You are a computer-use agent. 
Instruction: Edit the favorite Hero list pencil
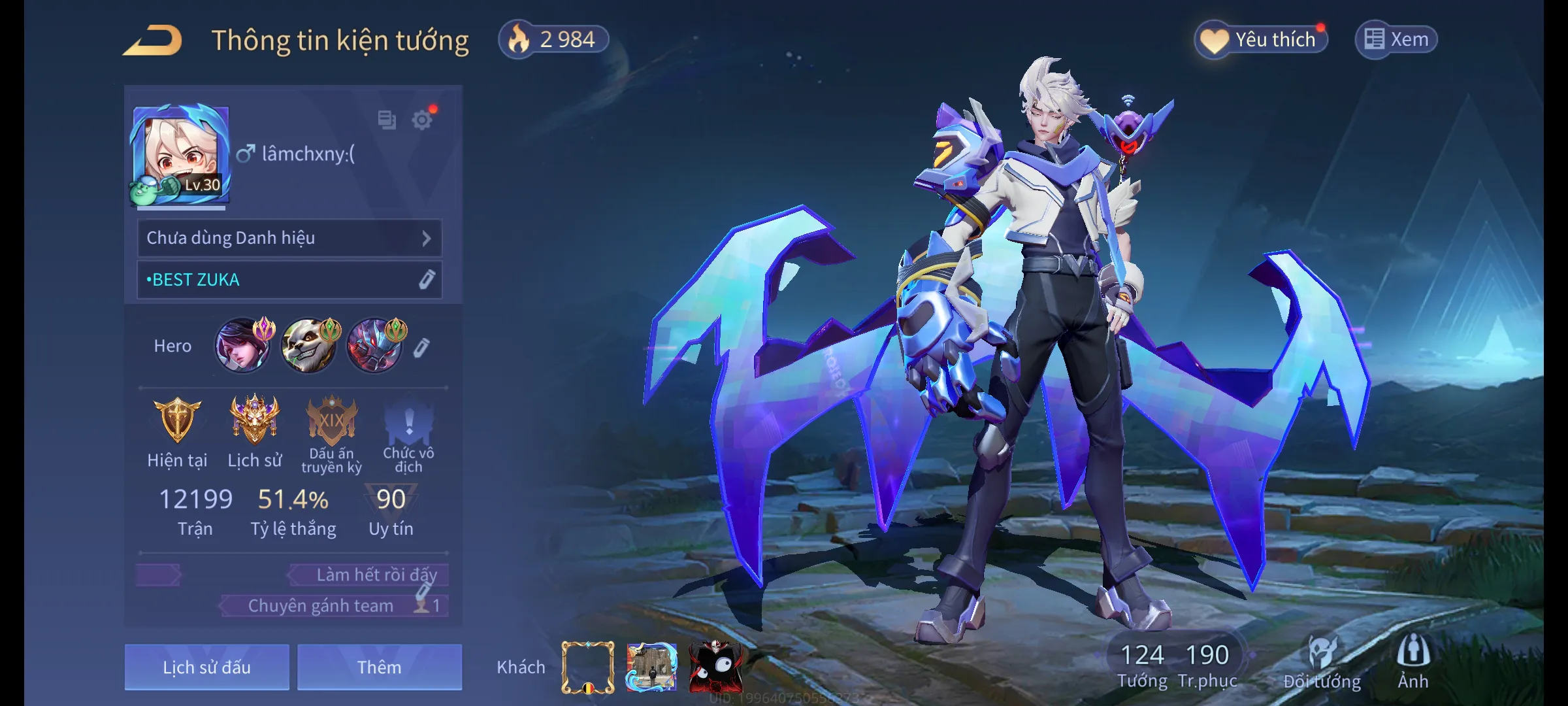[421, 347]
